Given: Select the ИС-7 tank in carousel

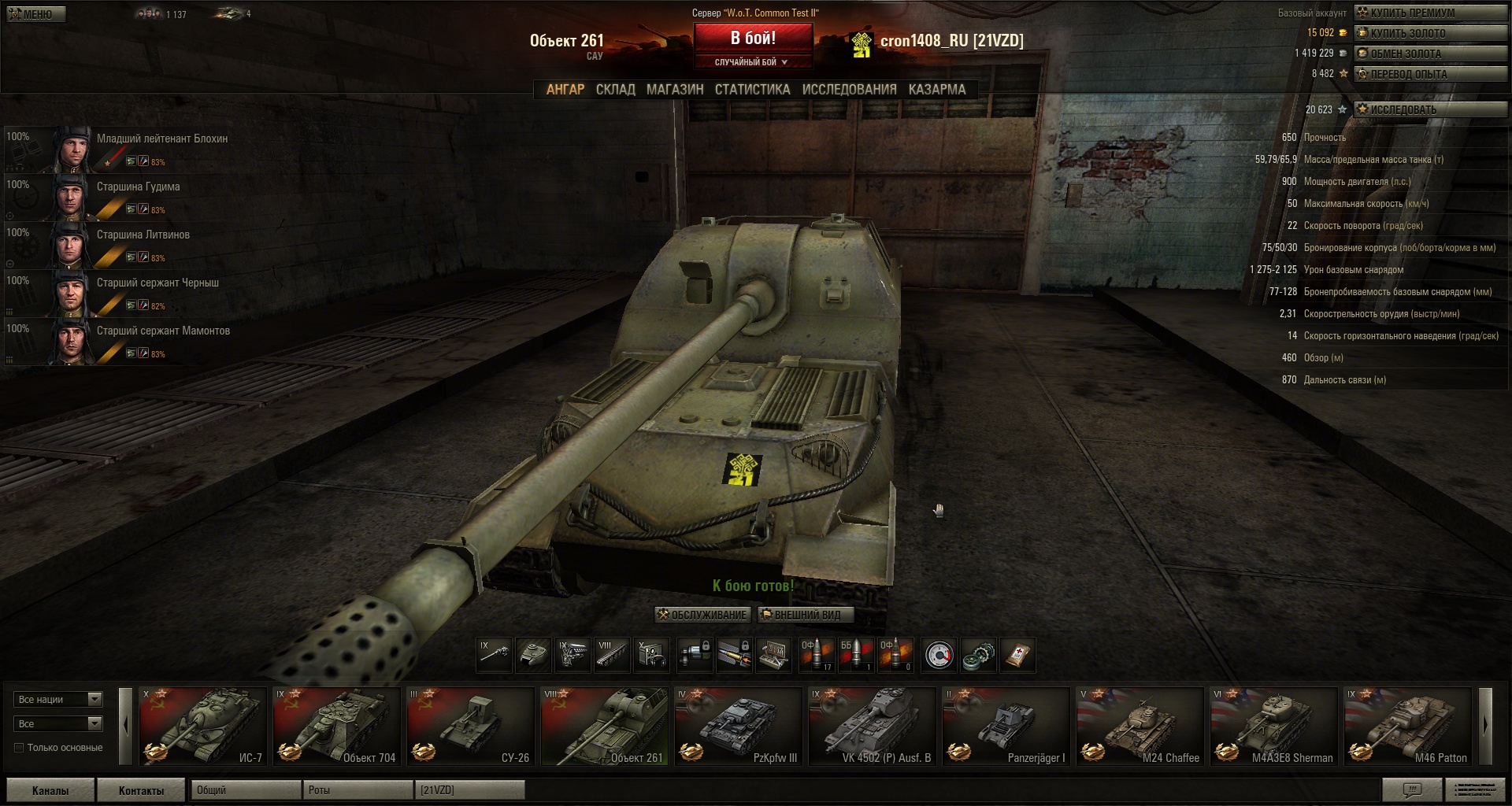Looking at the screenshot, I should (x=203, y=727).
